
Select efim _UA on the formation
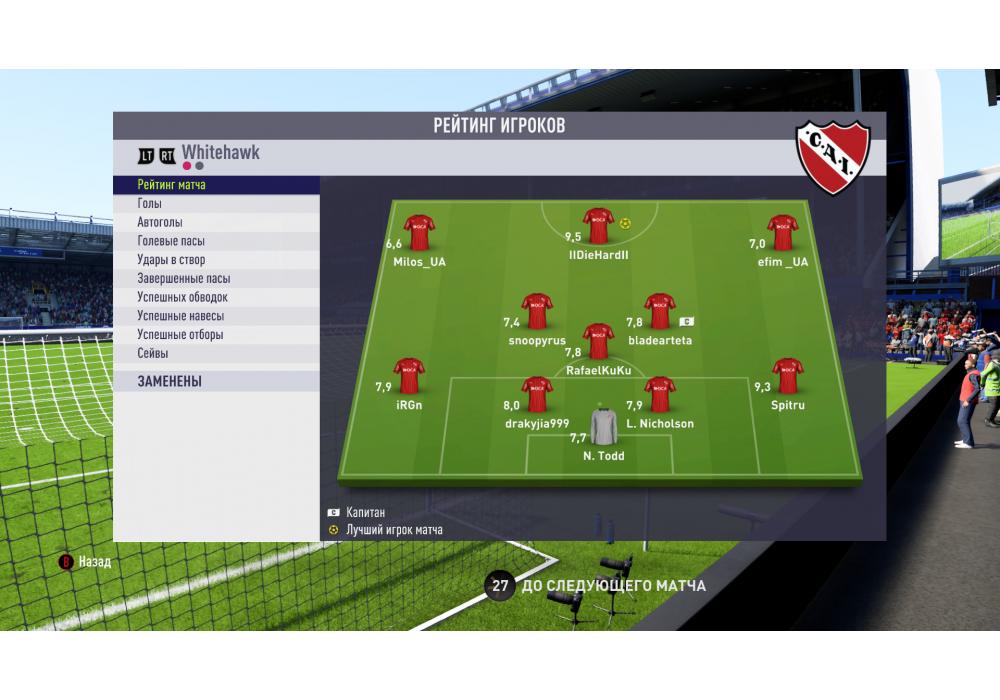tap(782, 233)
